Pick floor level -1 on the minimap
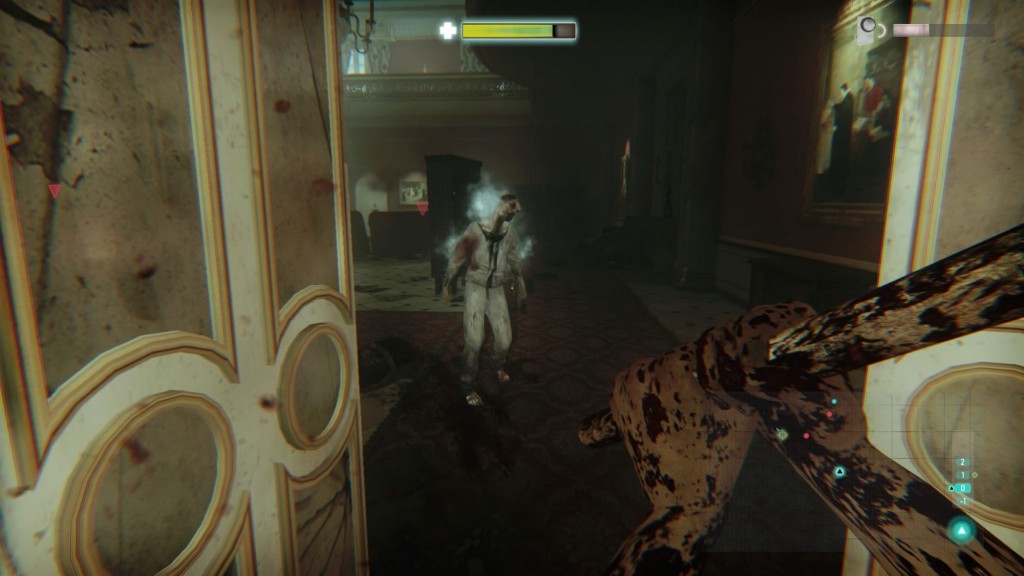 (963, 501)
